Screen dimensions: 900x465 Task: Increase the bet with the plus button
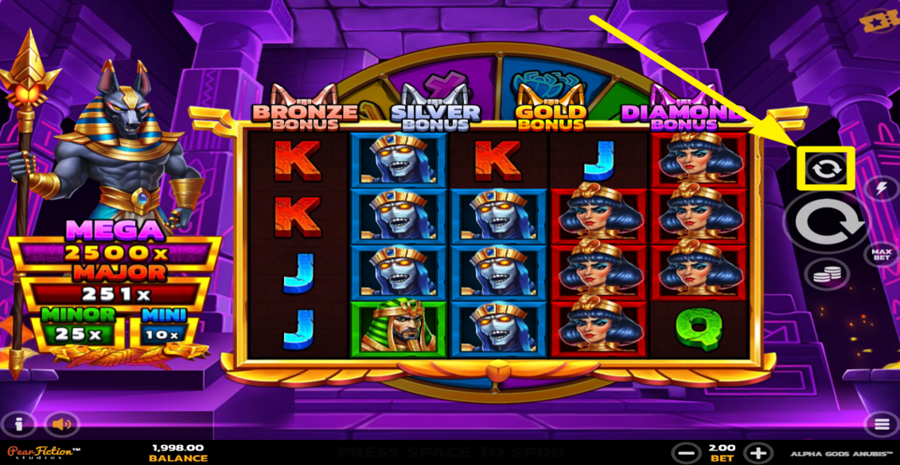click(759, 452)
